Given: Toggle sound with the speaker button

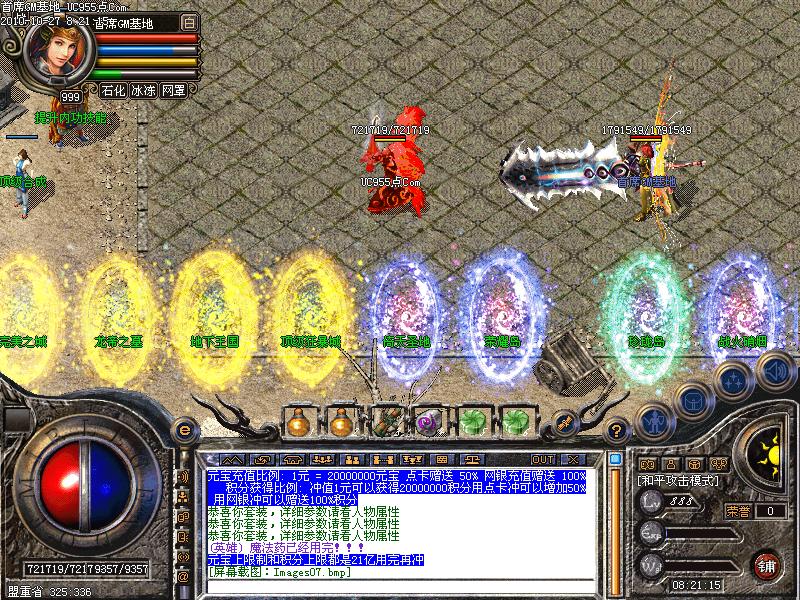Looking at the screenshot, I should pos(774,370).
